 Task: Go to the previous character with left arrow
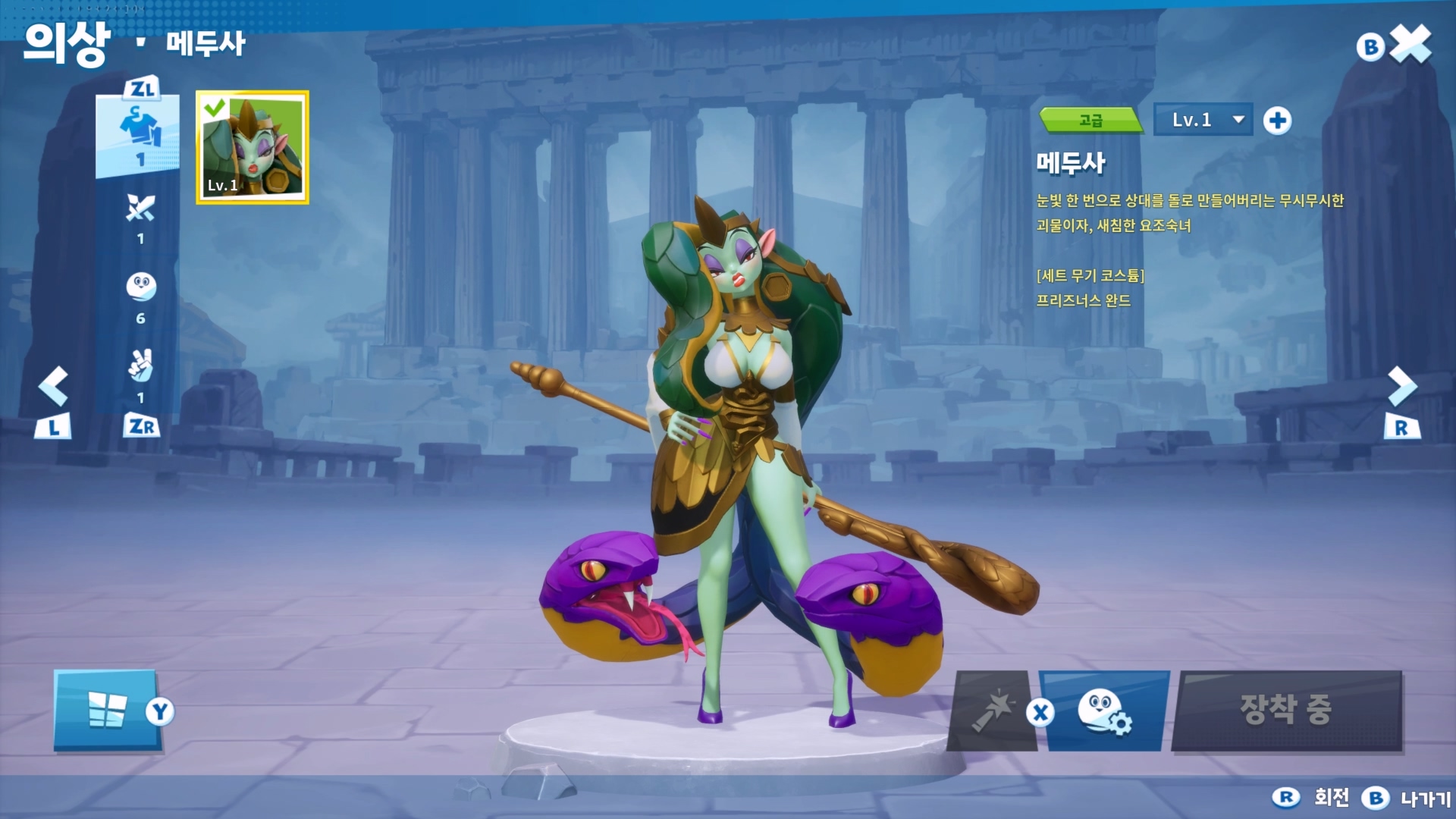53,387
